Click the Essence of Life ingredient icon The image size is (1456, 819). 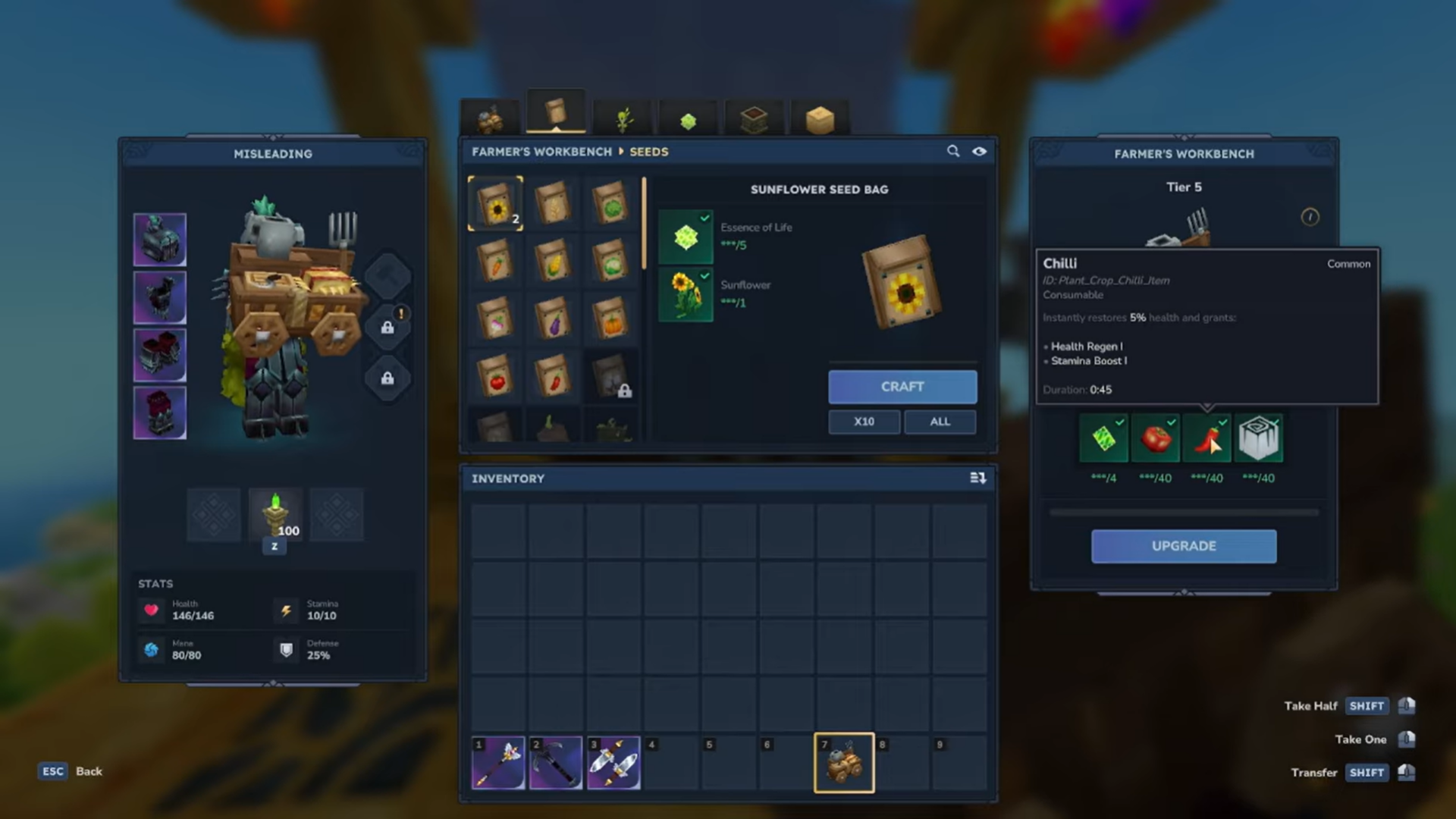[x=685, y=235]
